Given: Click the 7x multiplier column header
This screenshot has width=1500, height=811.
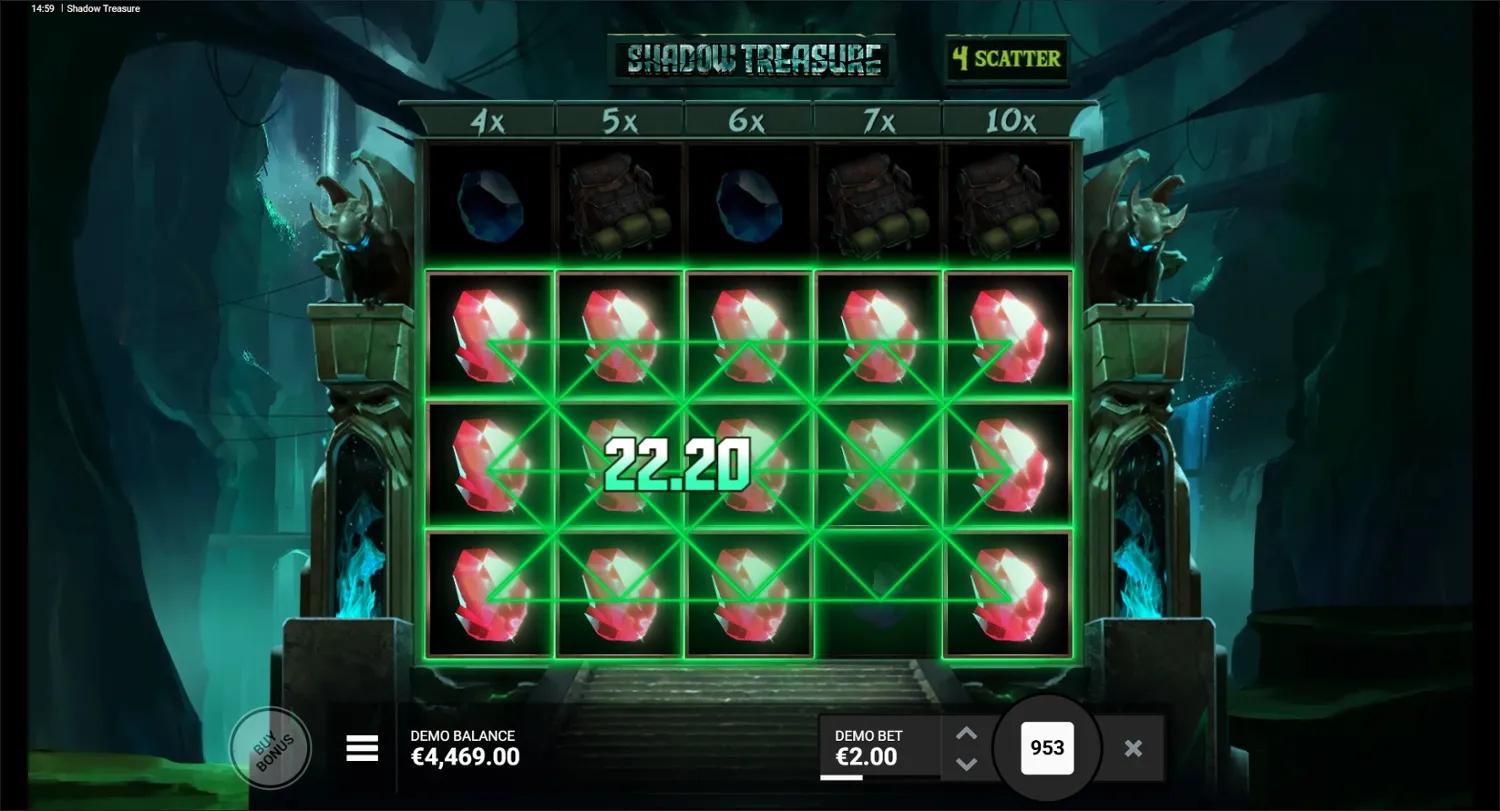Looking at the screenshot, I should tap(877, 119).
